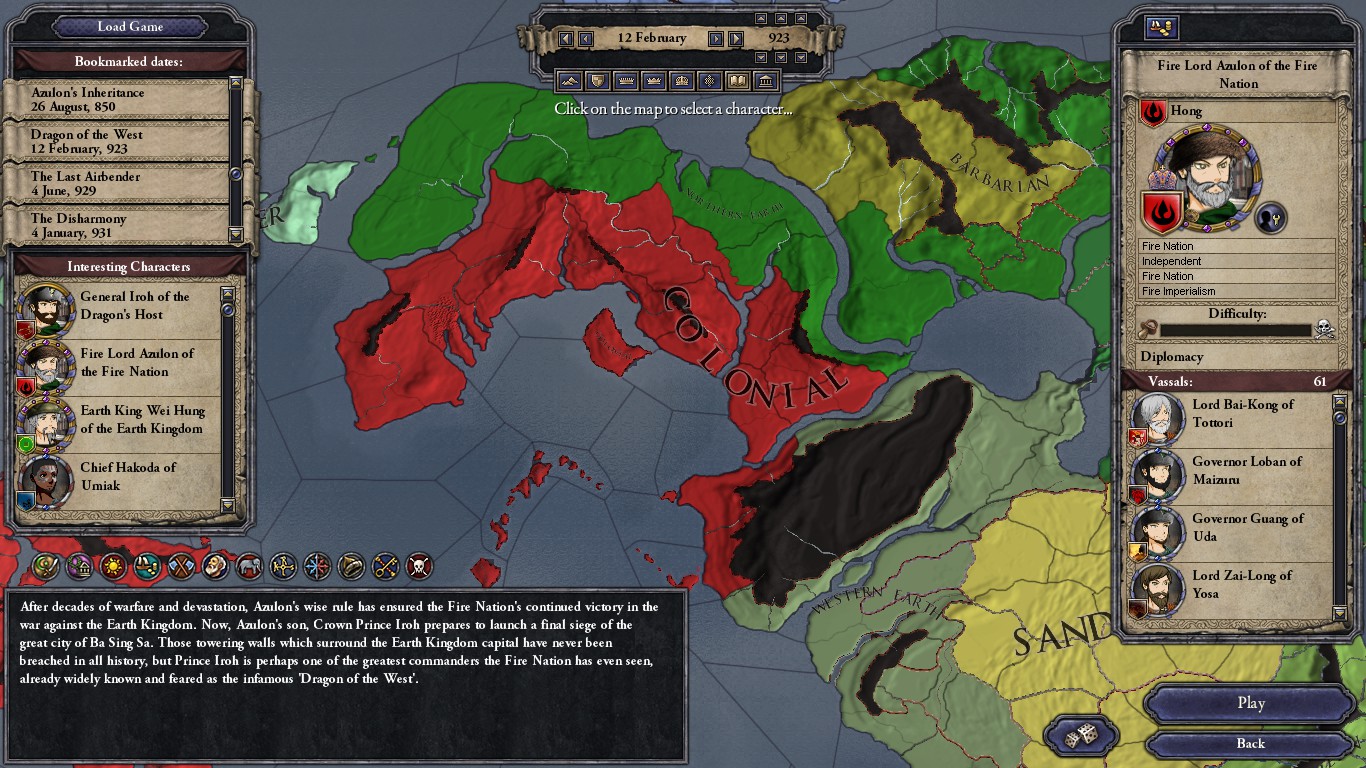Toggle the crossed axes DLC icon
The width and height of the screenshot is (1366, 768).
coord(180,566)
